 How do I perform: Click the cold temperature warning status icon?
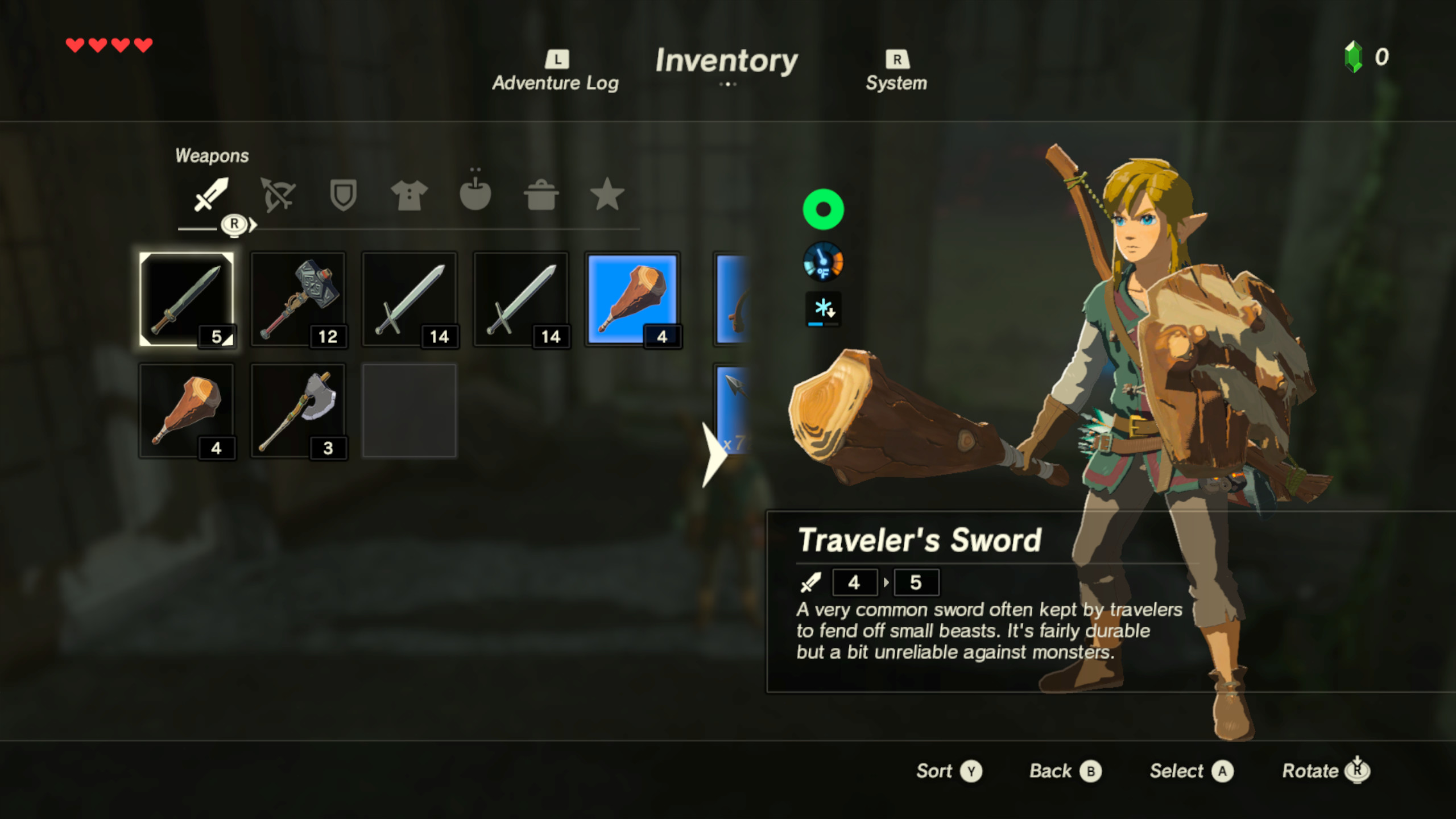coord(823,309)
